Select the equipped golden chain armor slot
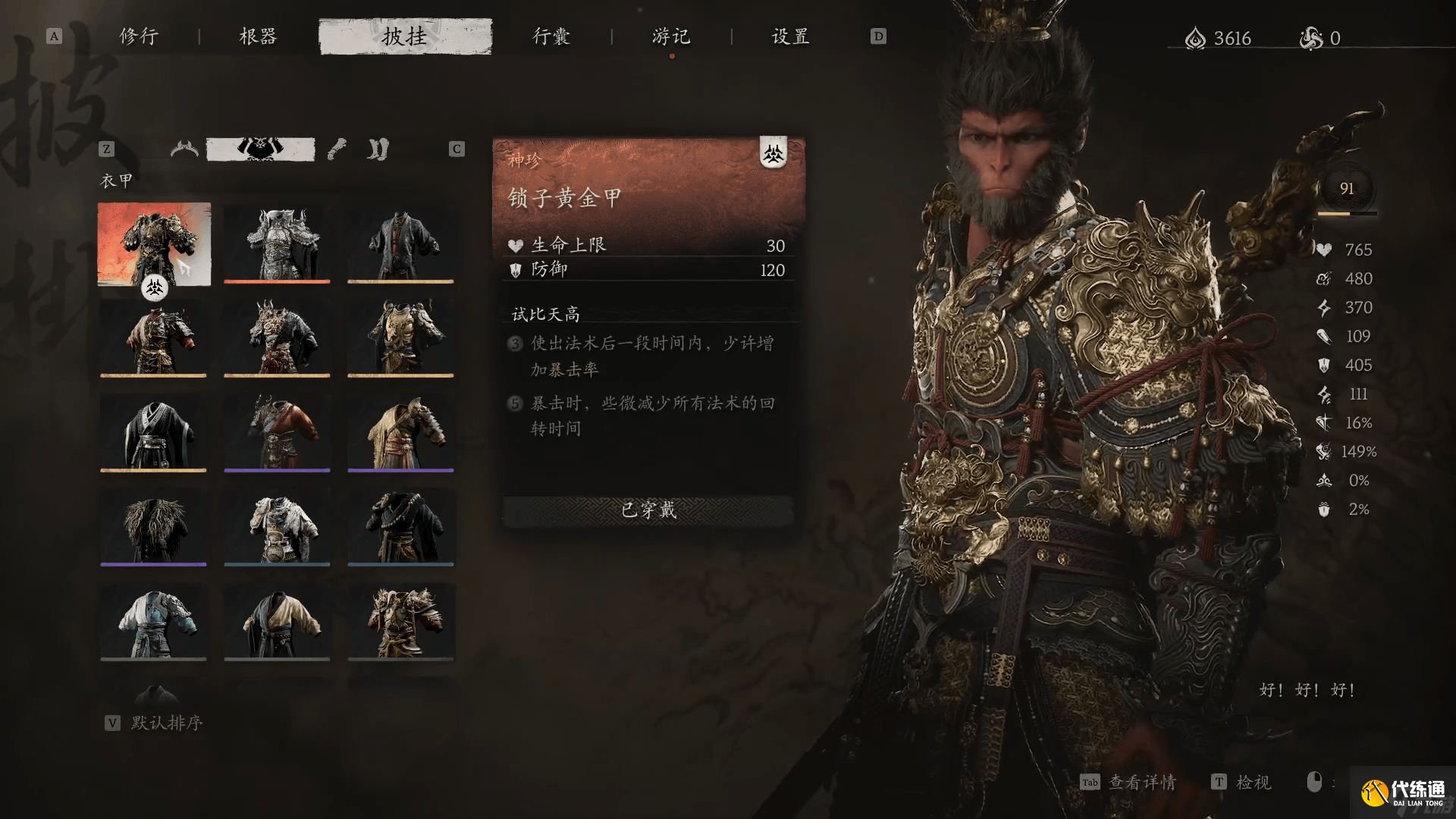 [154, 243]
